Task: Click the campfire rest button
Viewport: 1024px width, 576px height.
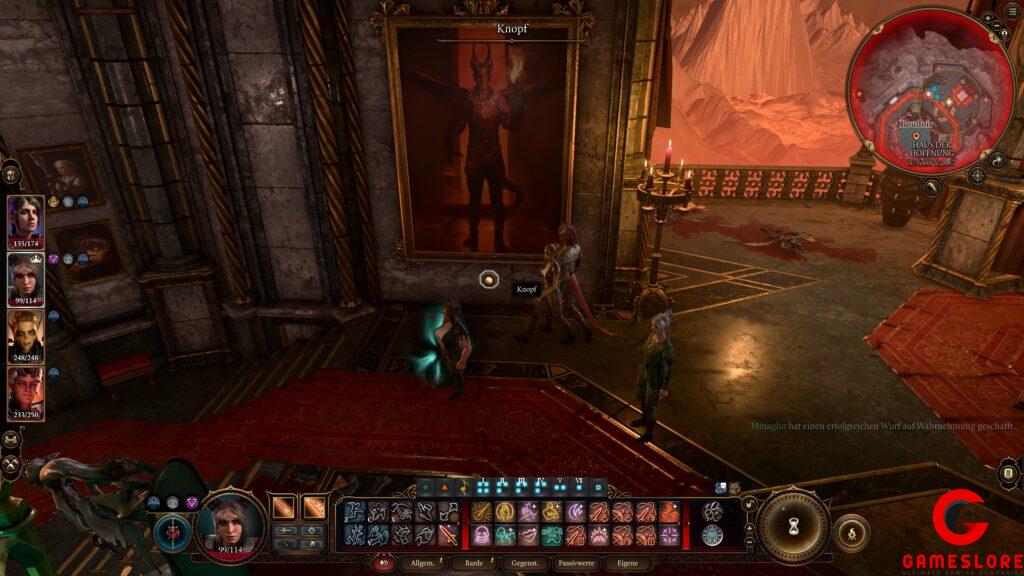Action: tap(851, 532)
